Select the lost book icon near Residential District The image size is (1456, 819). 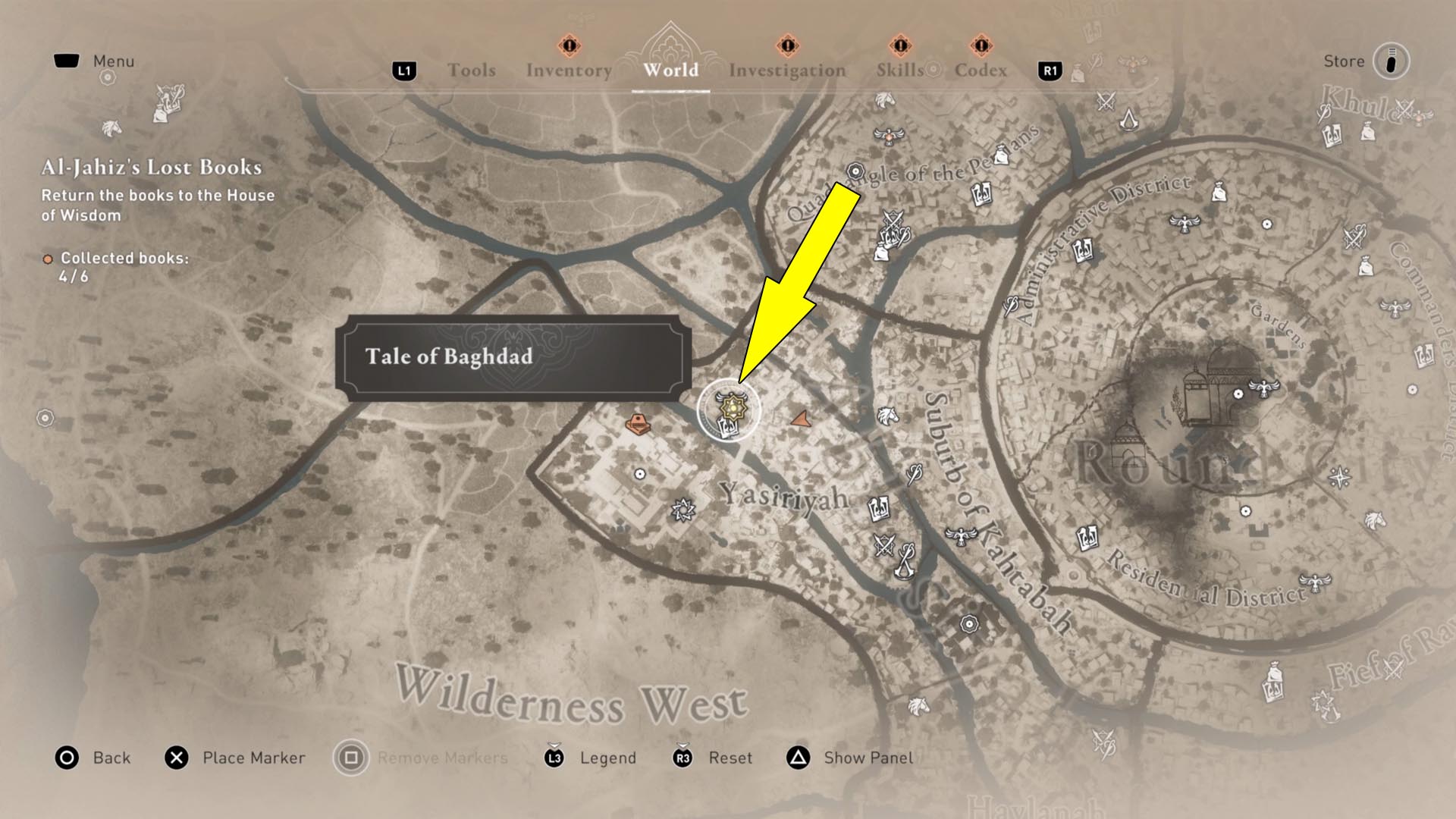[1087, 537]
